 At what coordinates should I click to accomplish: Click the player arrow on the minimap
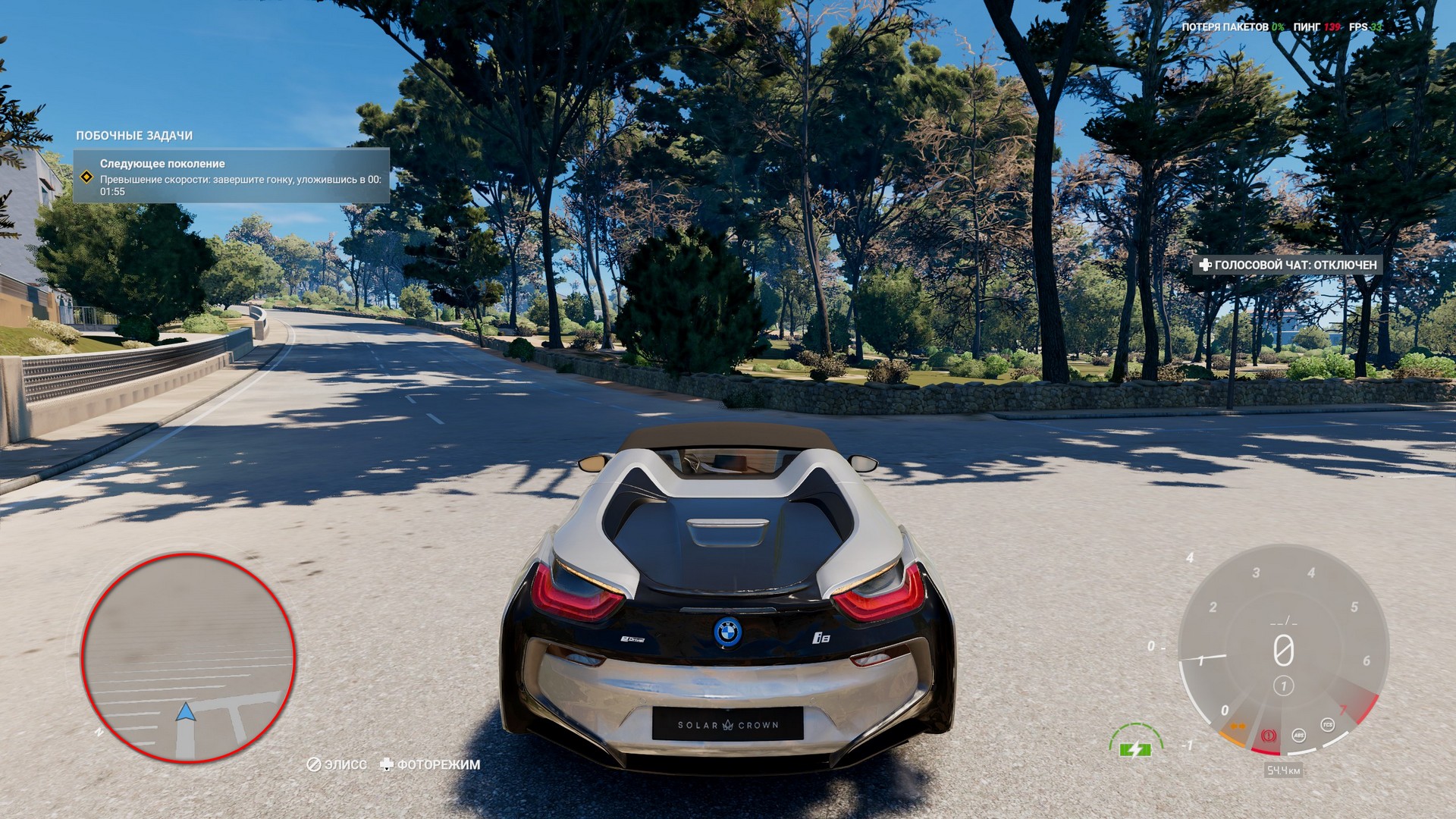(186, 711)
